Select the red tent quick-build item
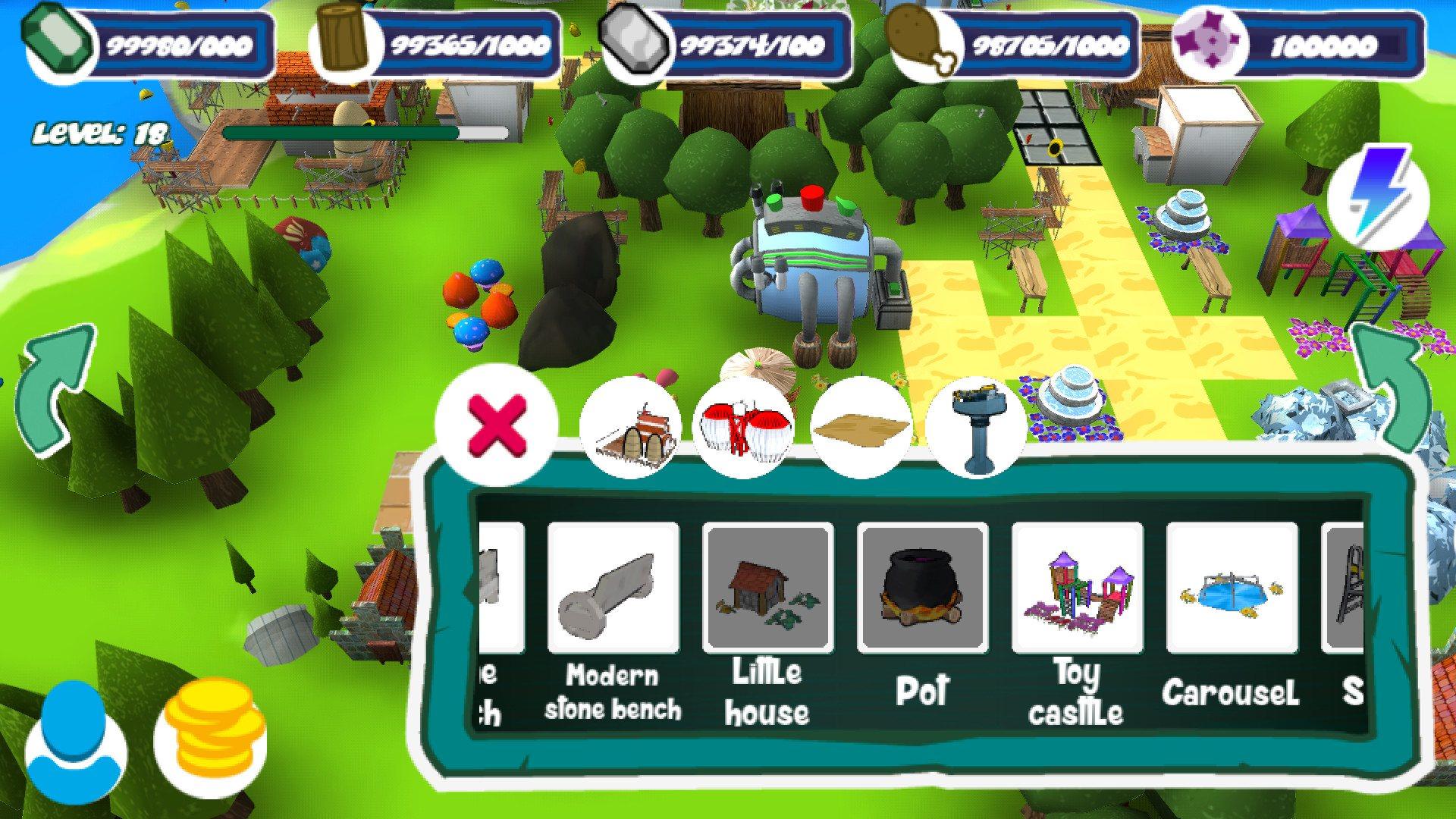Viewport: 1456px width, 819px height. [x=745, y=425]
